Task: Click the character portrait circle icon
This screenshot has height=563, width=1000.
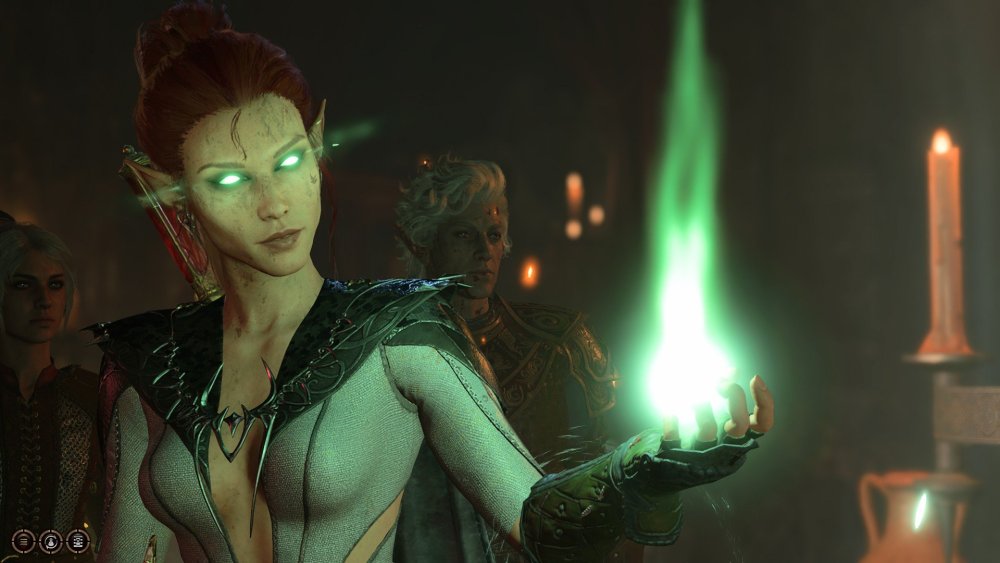Action: (x=50, y=541)
